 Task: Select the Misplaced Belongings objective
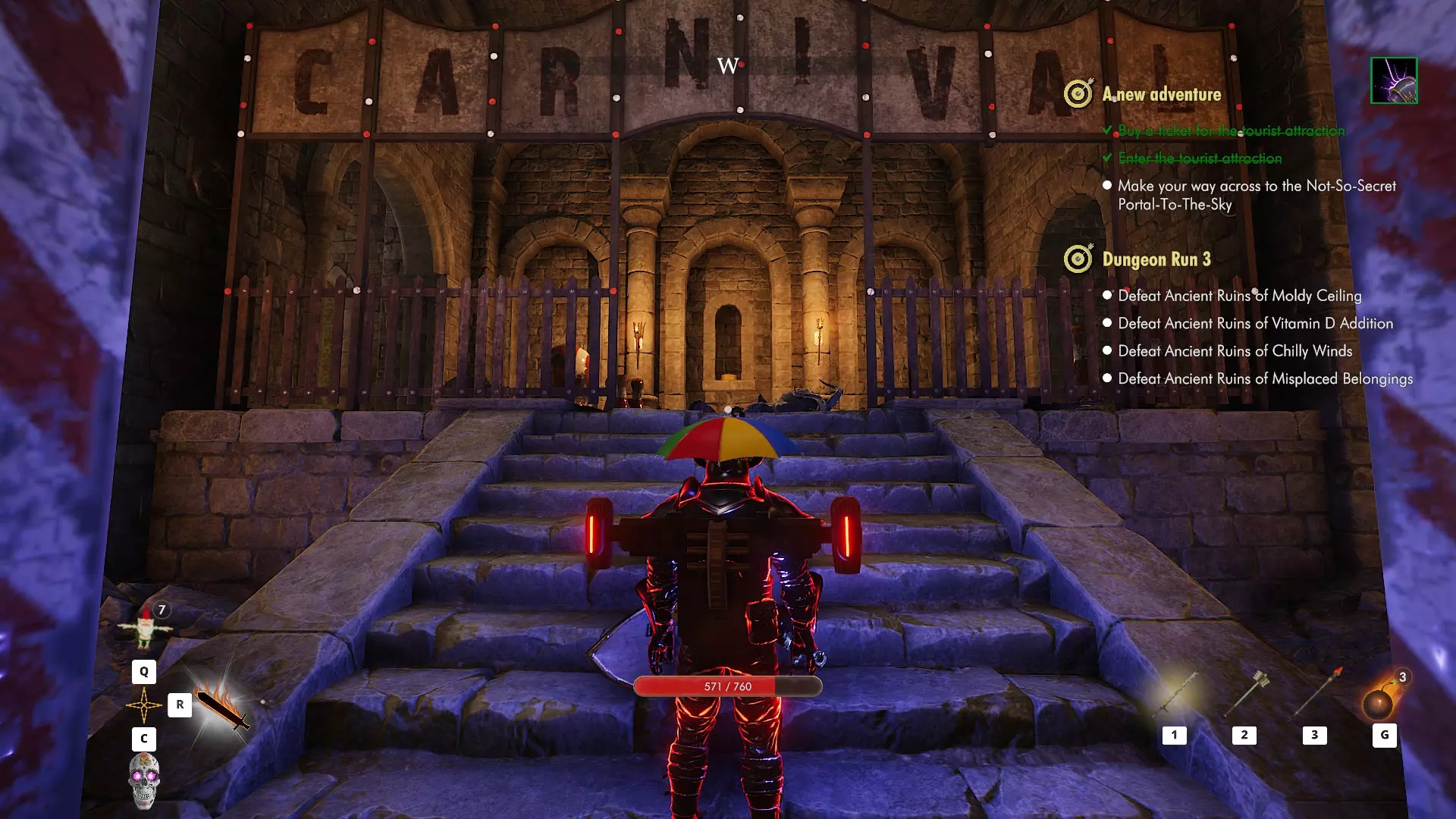click(1265, 378)
